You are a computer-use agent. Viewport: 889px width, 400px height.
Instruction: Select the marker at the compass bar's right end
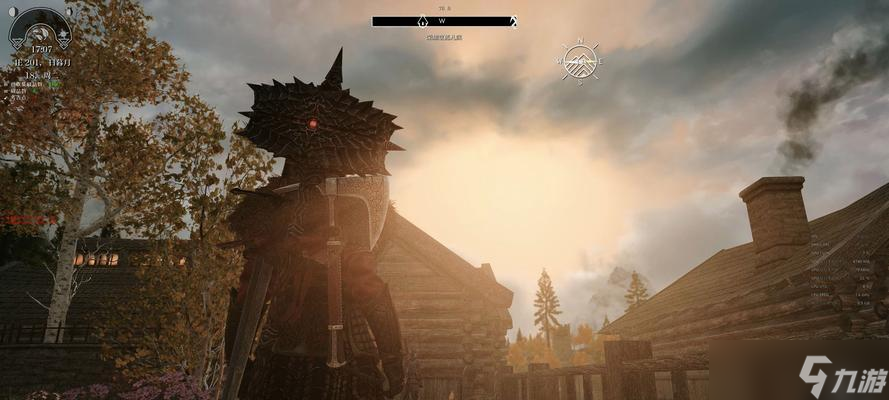coord(513,21)
